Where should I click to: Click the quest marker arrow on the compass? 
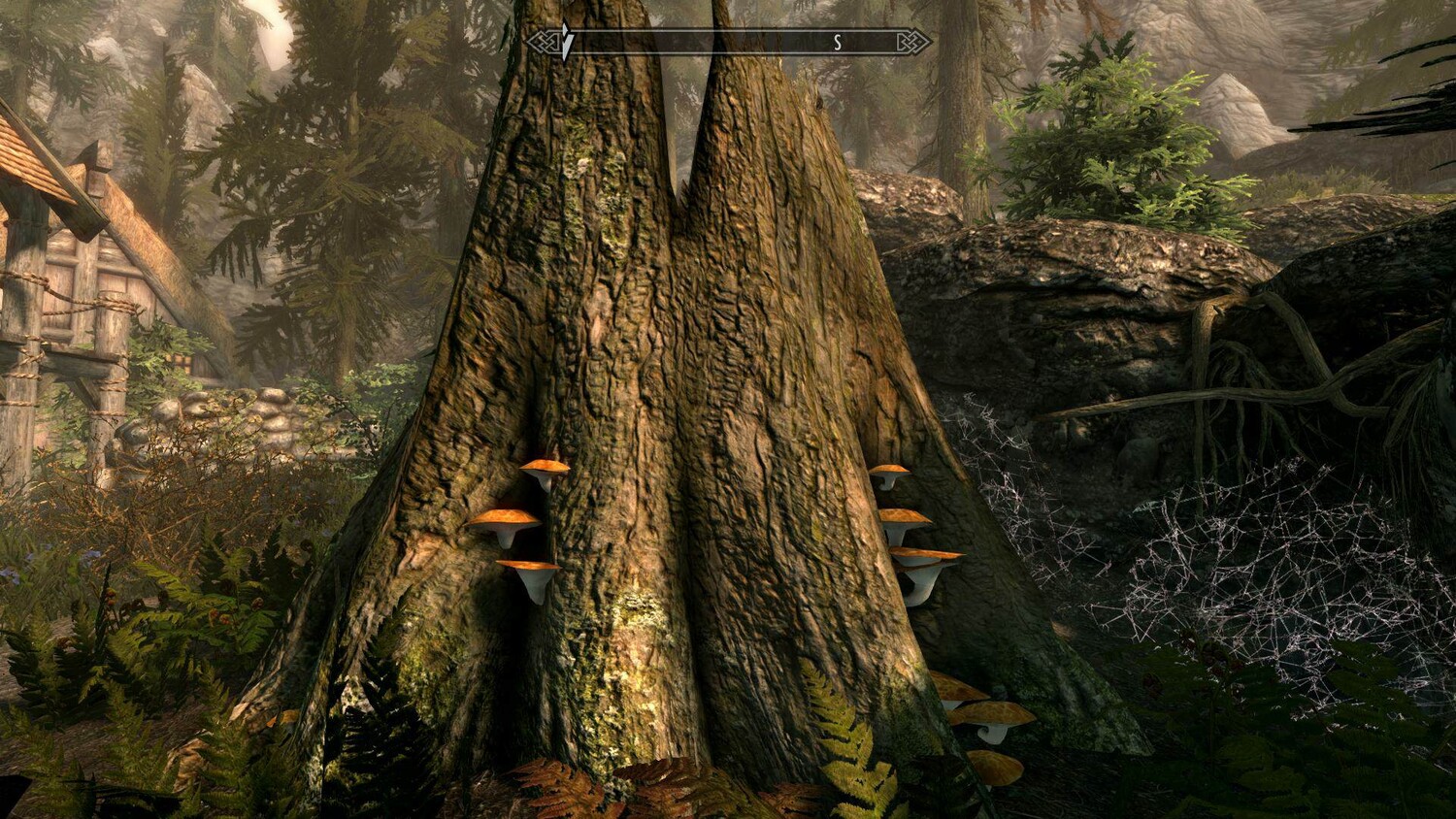(x=567, y=42)
